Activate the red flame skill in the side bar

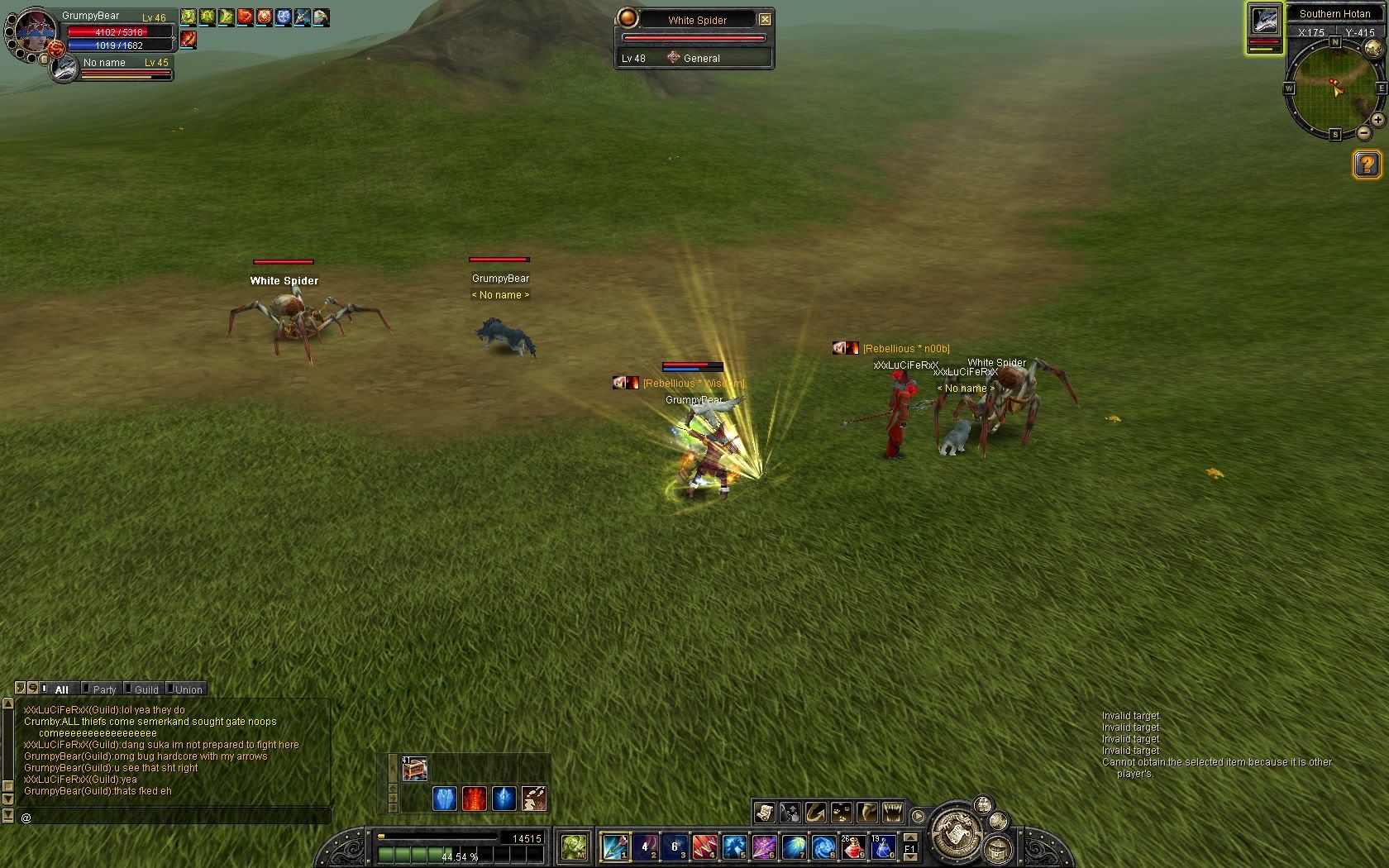pyautogui.click(x=475, y=799)
